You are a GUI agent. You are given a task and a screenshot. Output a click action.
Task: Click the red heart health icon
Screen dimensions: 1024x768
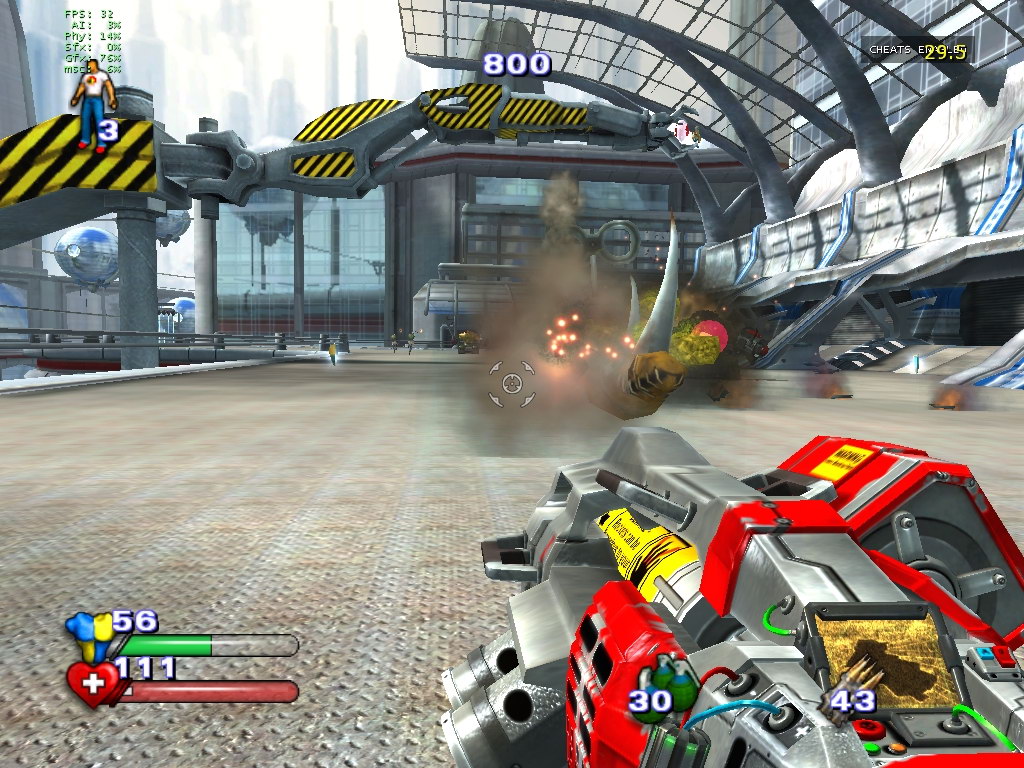pos(93,684)
